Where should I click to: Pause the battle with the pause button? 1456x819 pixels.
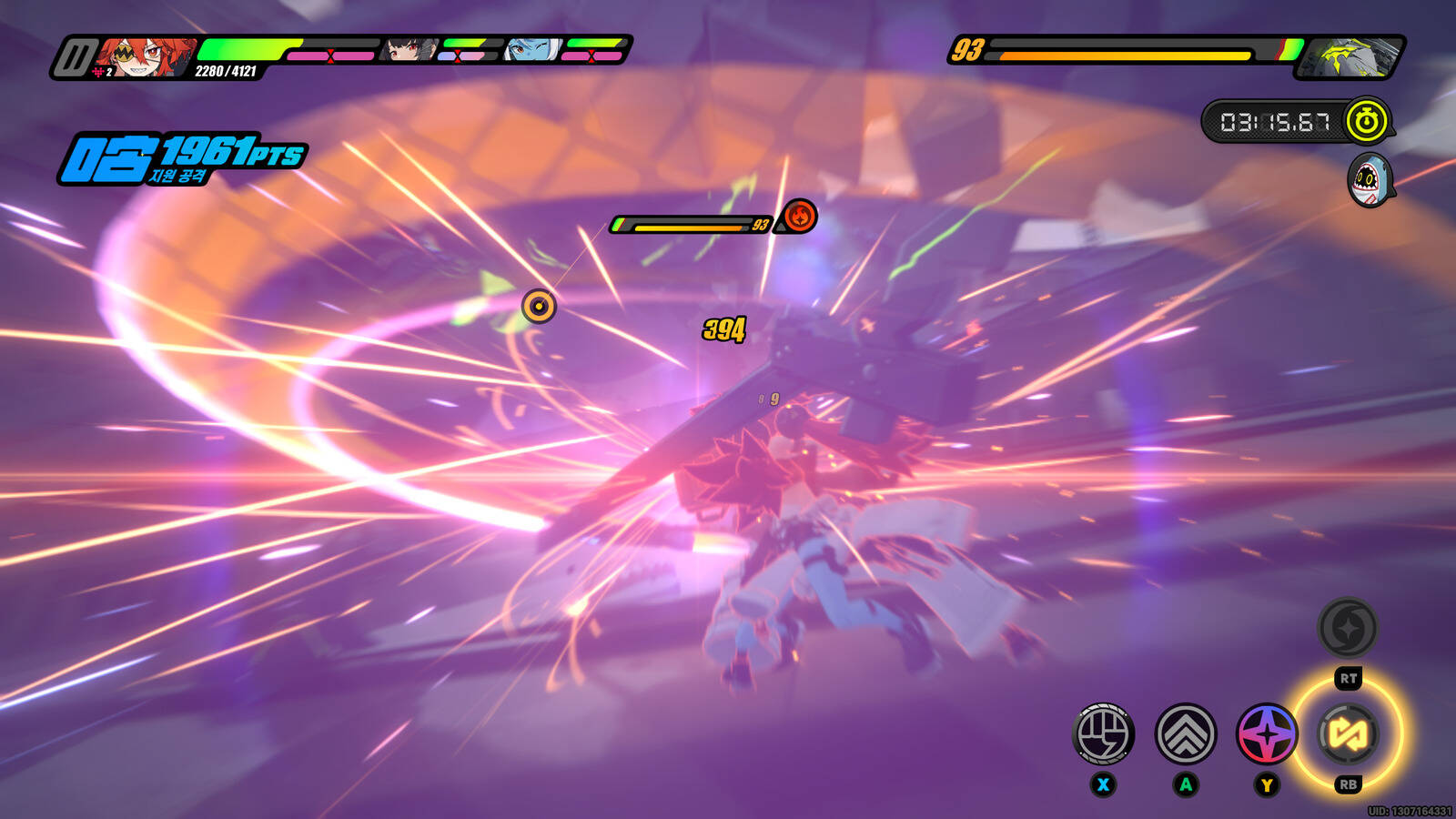coord(75,57)
